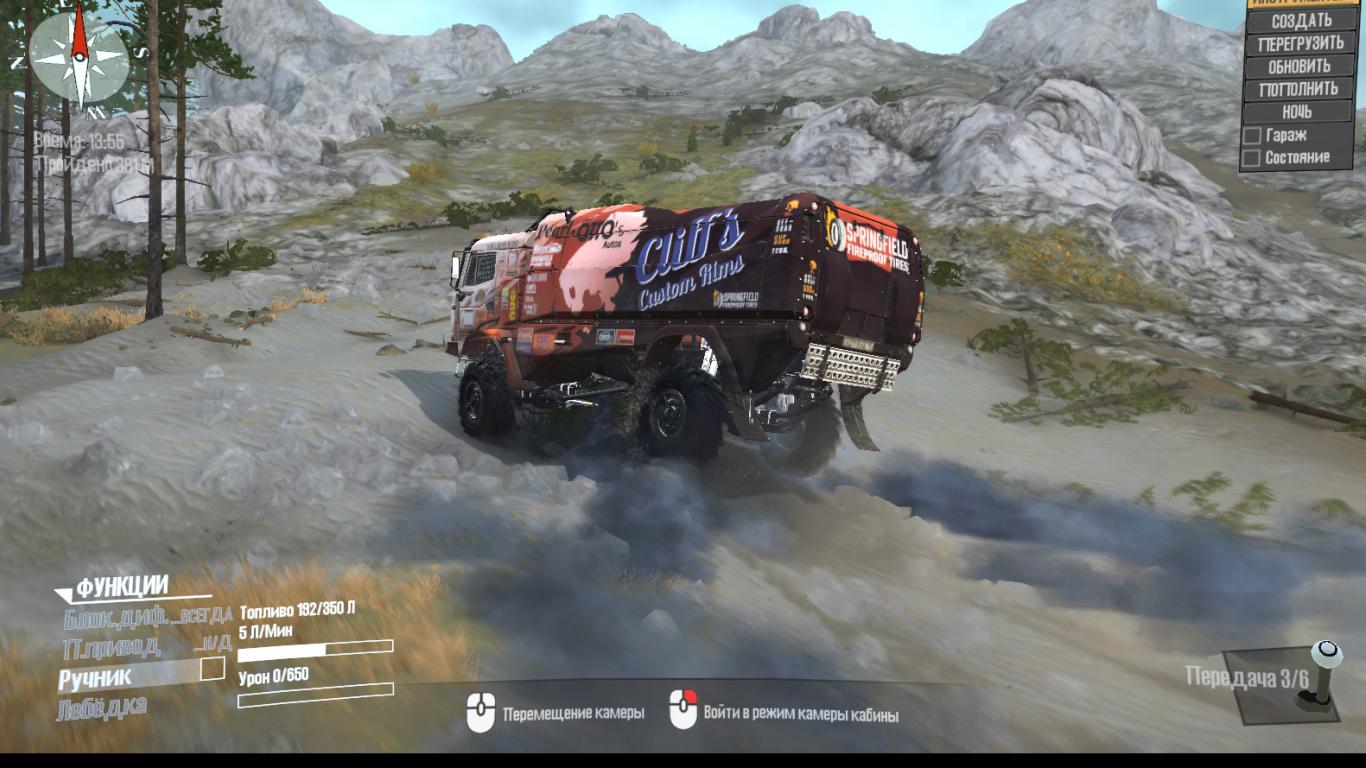The width and height of the screenshot is (1366, 768).
Task: Open the orange tools panel header
Action: click(x=1306, y=2)
